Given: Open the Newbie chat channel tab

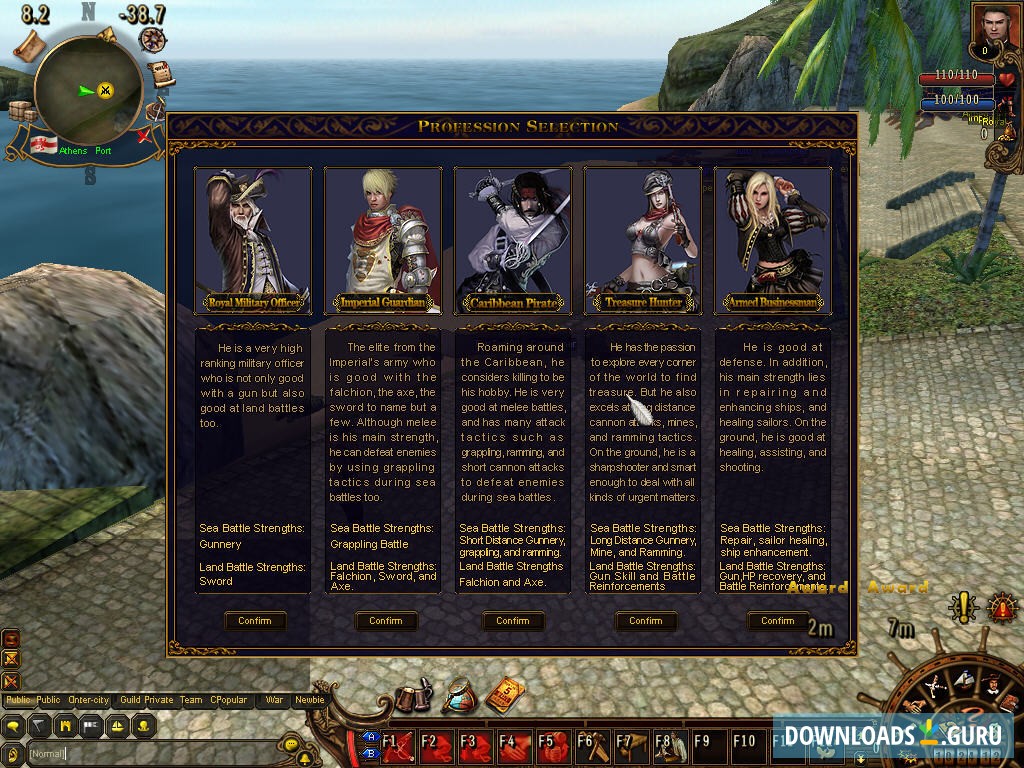Looking at the screenshot, I should (309, 700).
